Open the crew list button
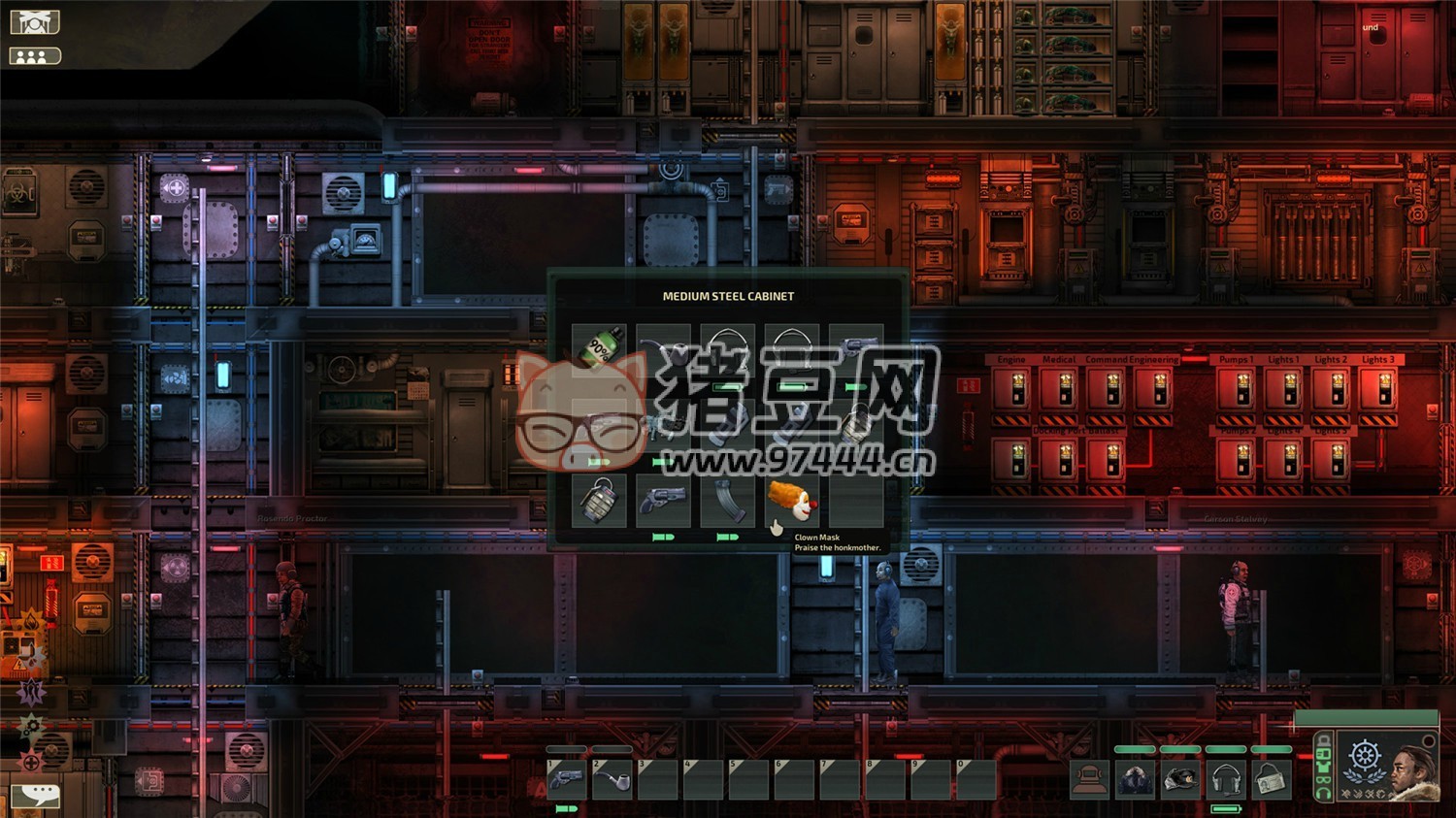Screen dimensions: 1456x818 [x=35, y=56]
